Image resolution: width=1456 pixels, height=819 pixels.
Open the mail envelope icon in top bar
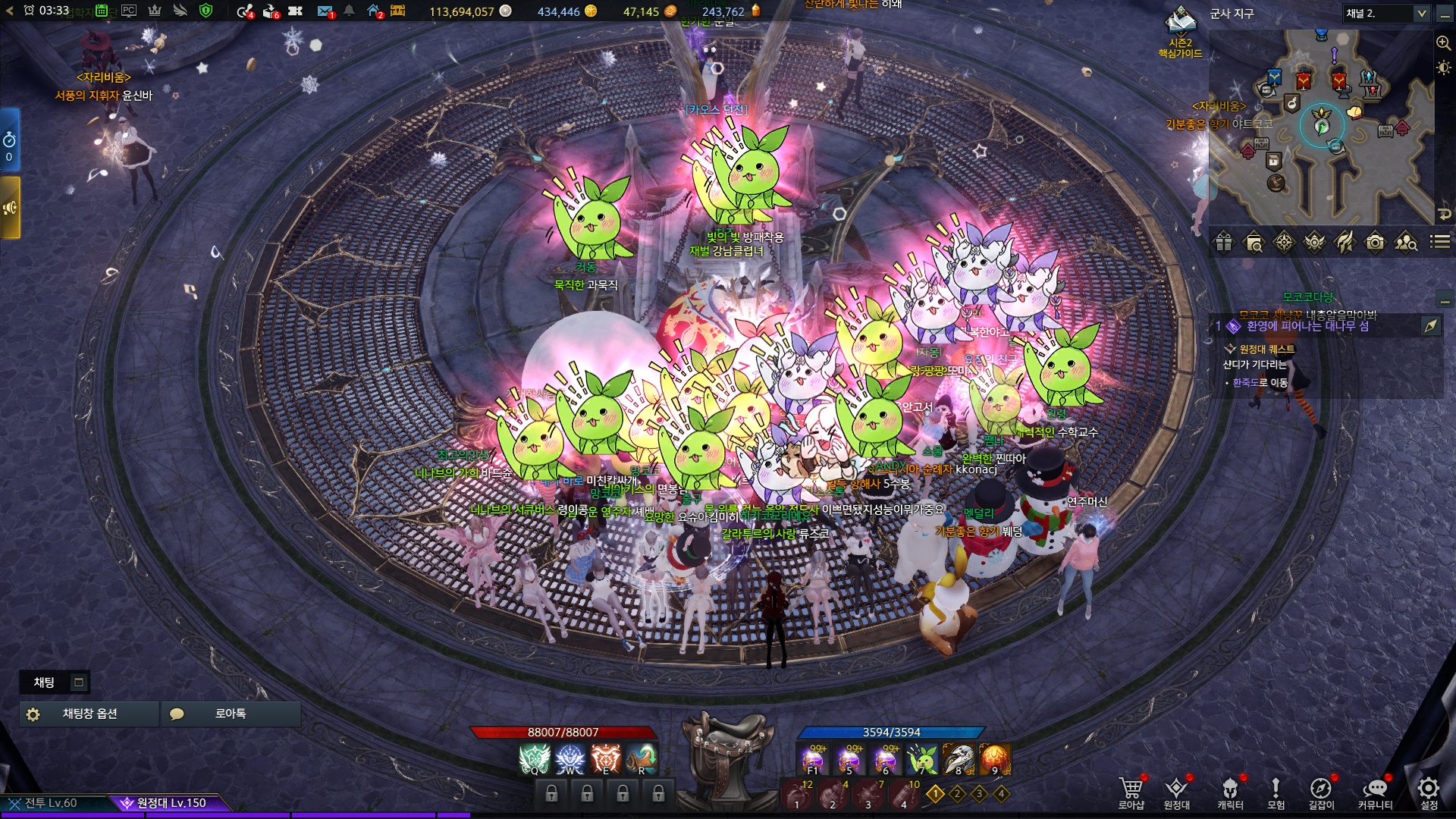point(325,11)
